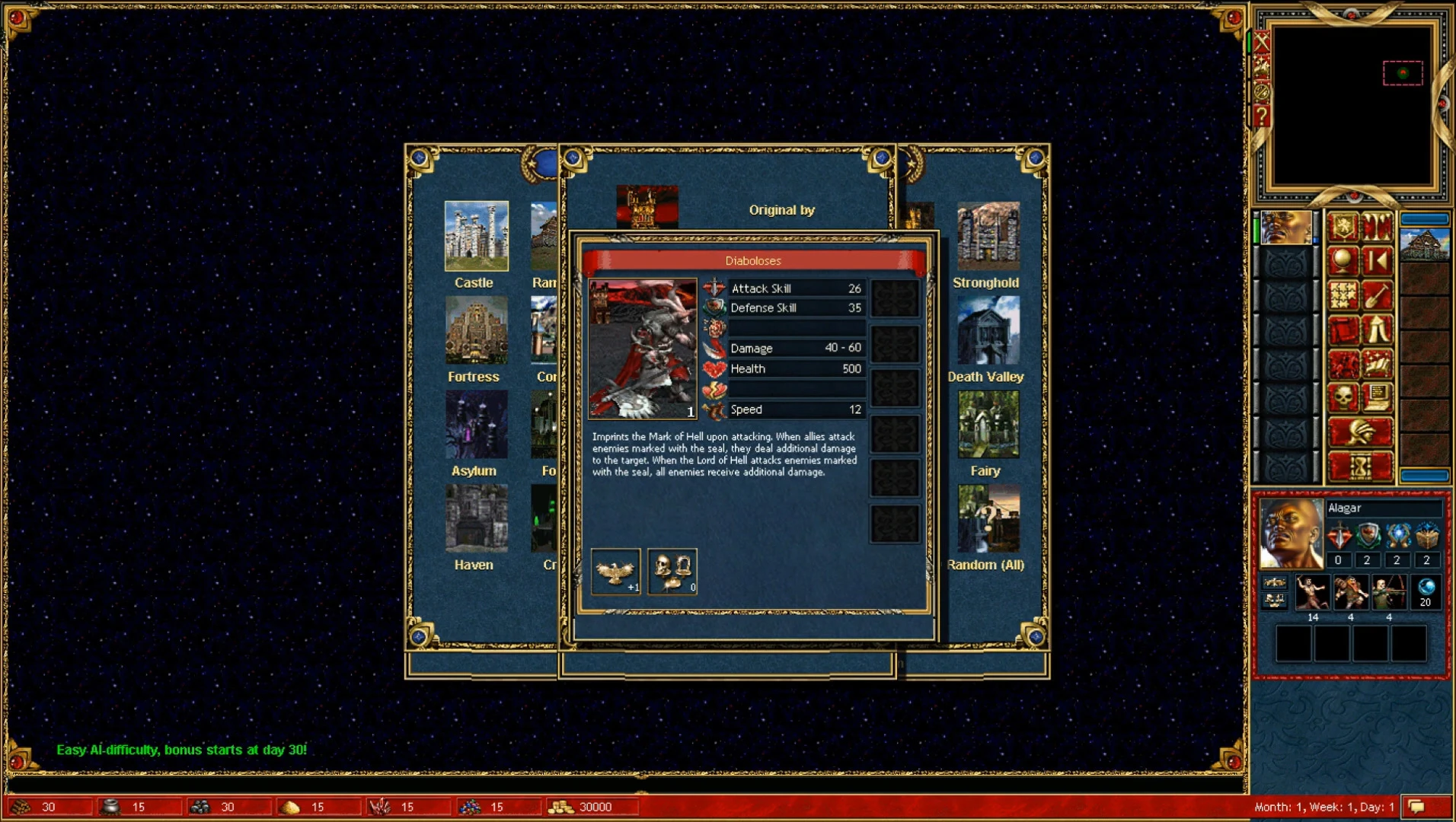
Task: Select the Castle town thumbnail
Action: pos(476,236)
